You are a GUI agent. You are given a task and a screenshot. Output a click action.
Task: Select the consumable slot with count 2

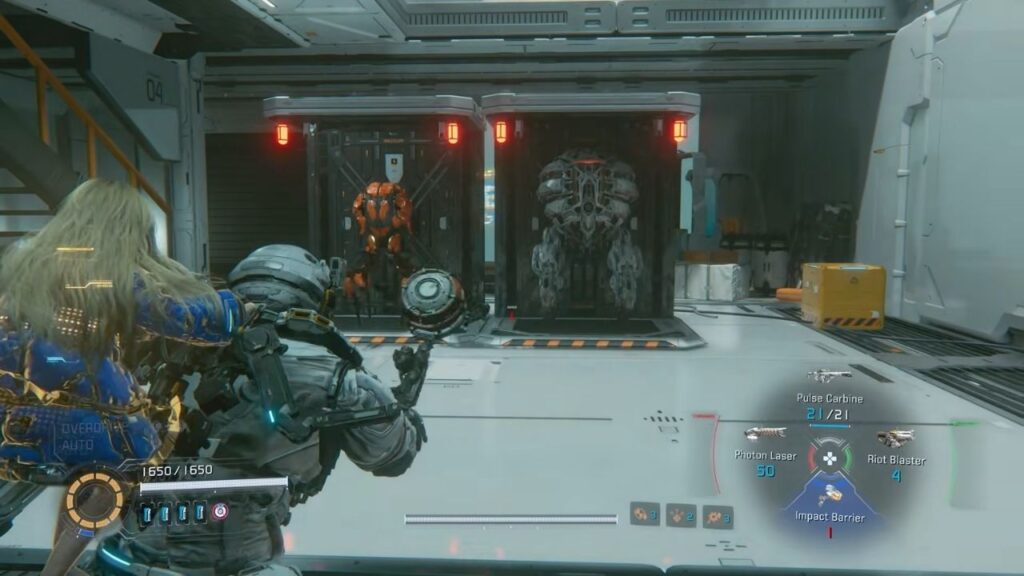[x=681, y=516]
